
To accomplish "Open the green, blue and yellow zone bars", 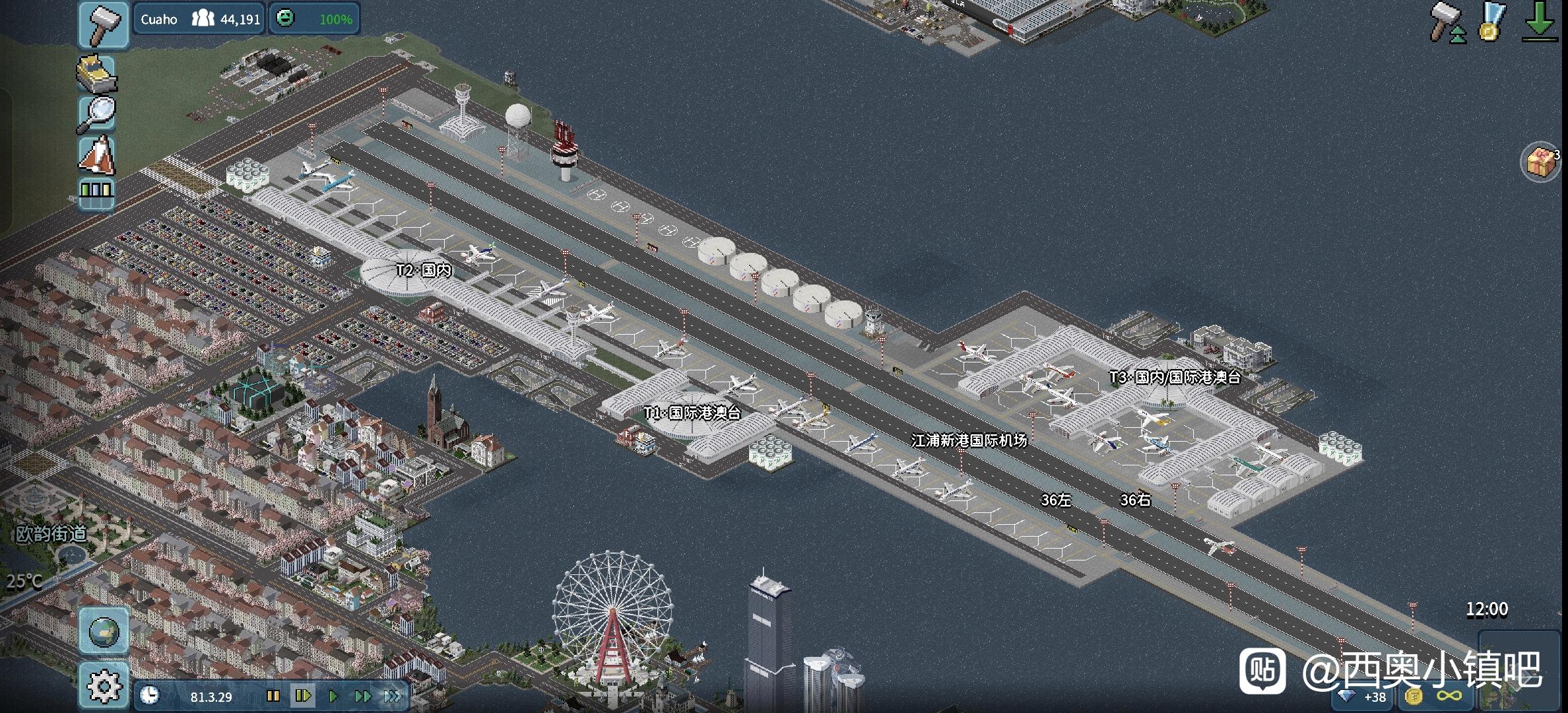I will 96,192.
